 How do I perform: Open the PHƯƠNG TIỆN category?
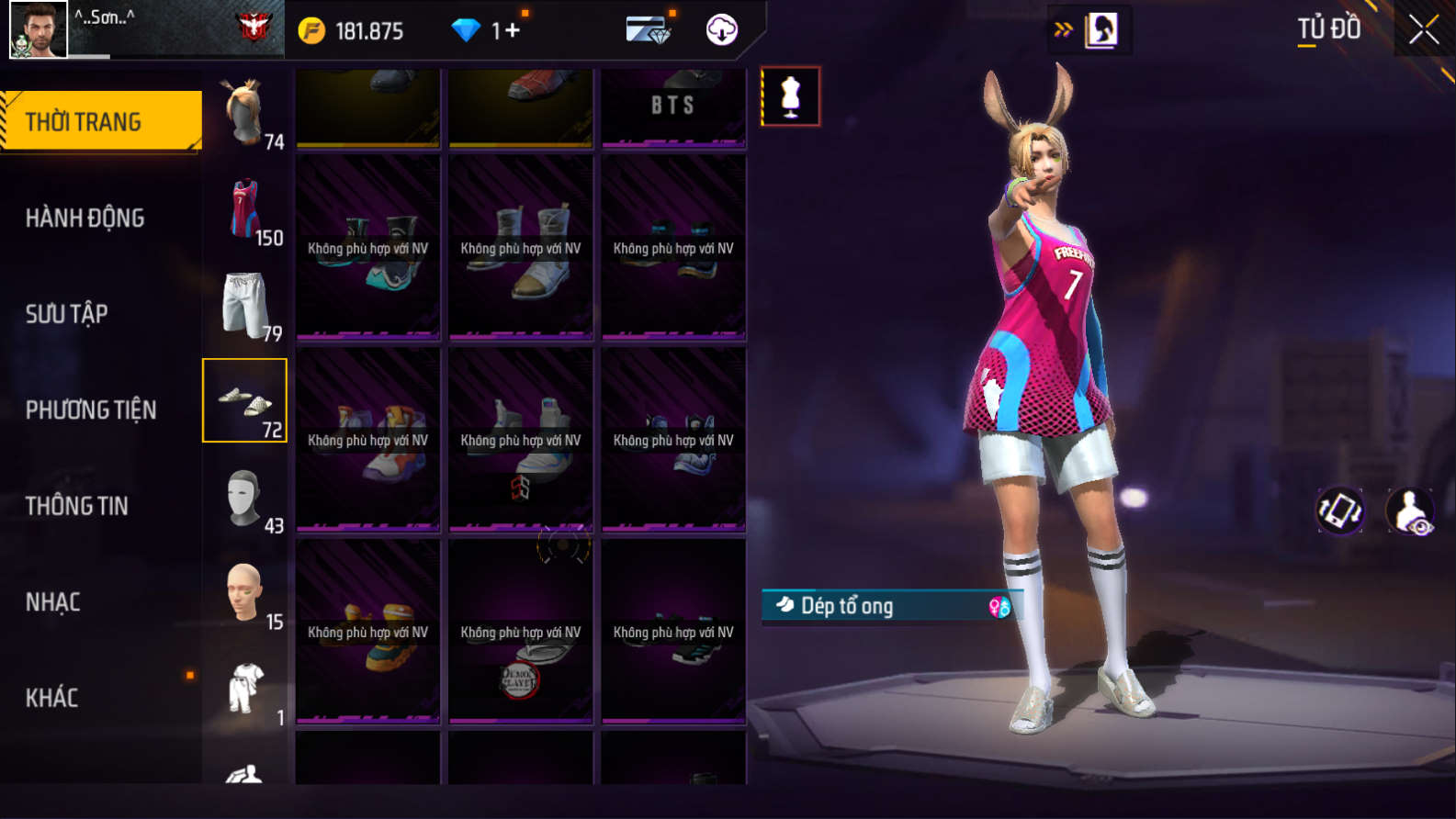(91, 409)
